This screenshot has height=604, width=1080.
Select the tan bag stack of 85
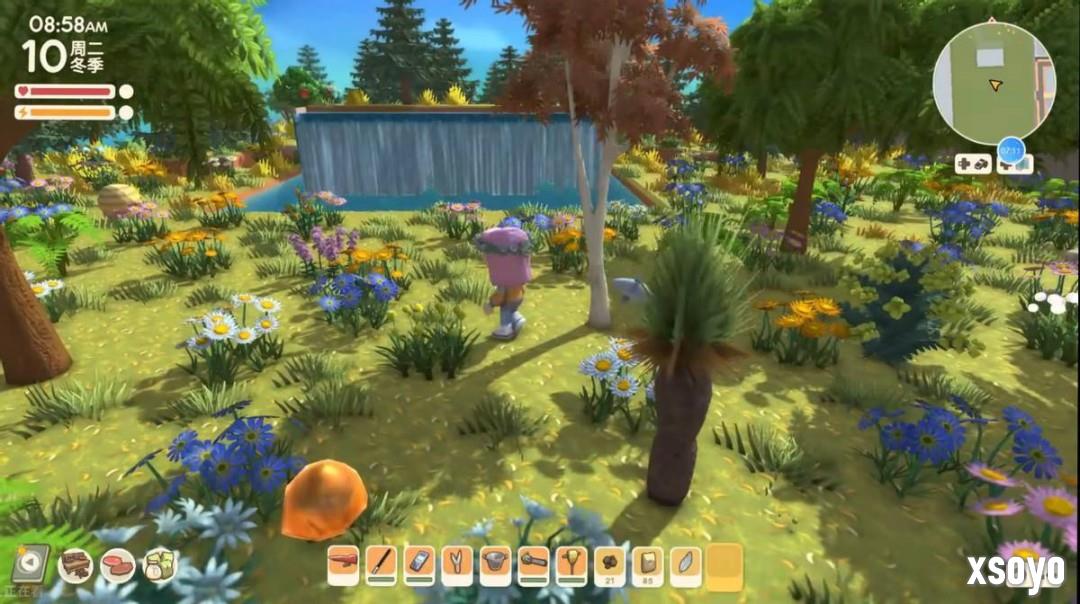[x=647, y=565]
